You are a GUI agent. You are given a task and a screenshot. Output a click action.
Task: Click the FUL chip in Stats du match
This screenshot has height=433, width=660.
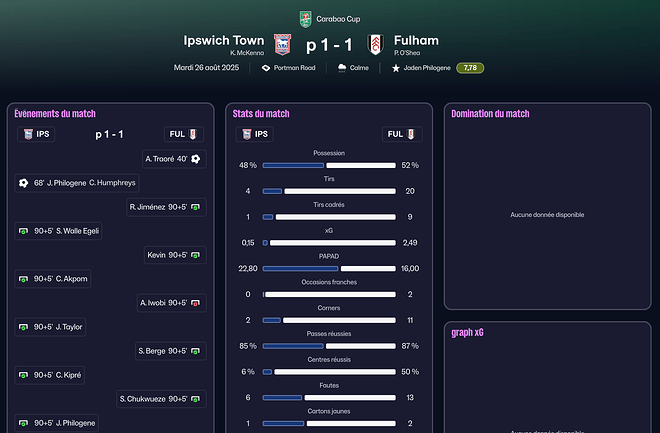(402, 134)
